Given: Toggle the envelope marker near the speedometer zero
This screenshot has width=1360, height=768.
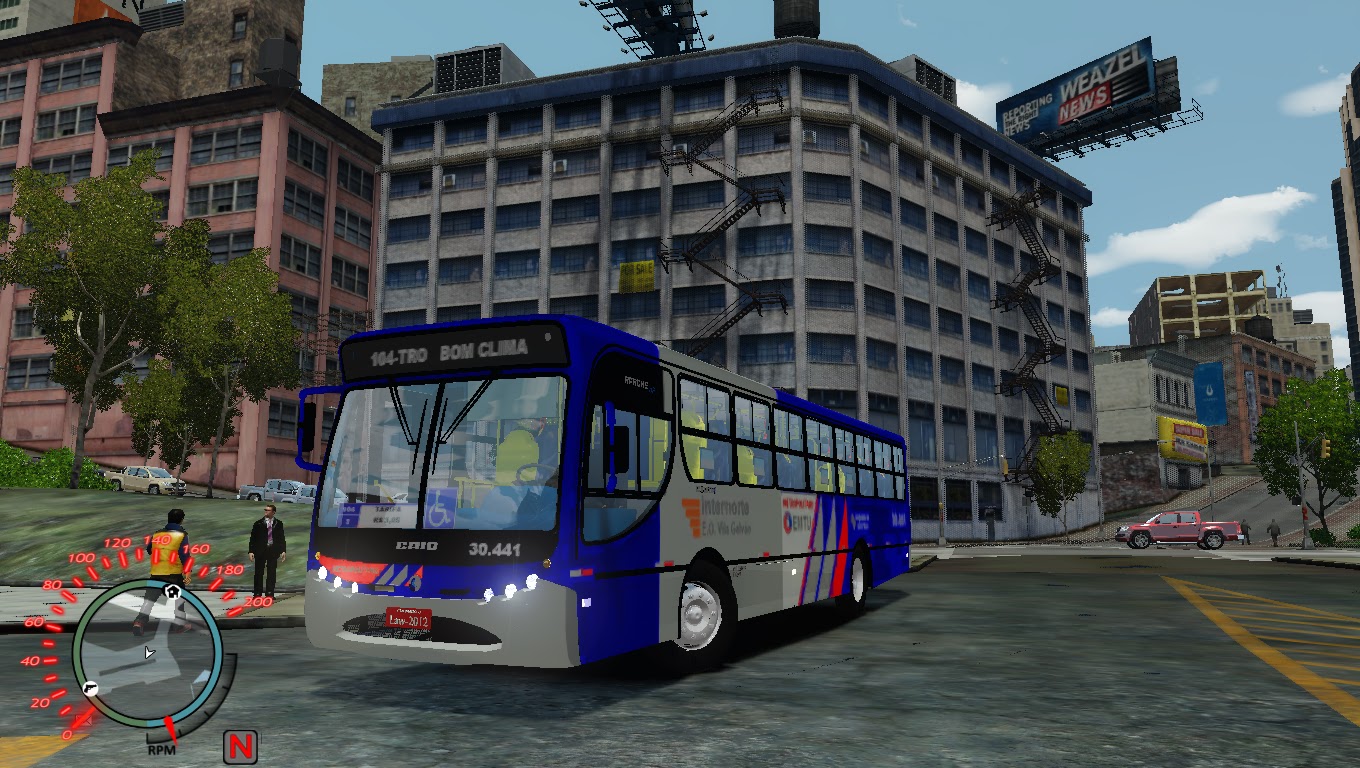Looking at the screenshot, I should click(85, 719).
